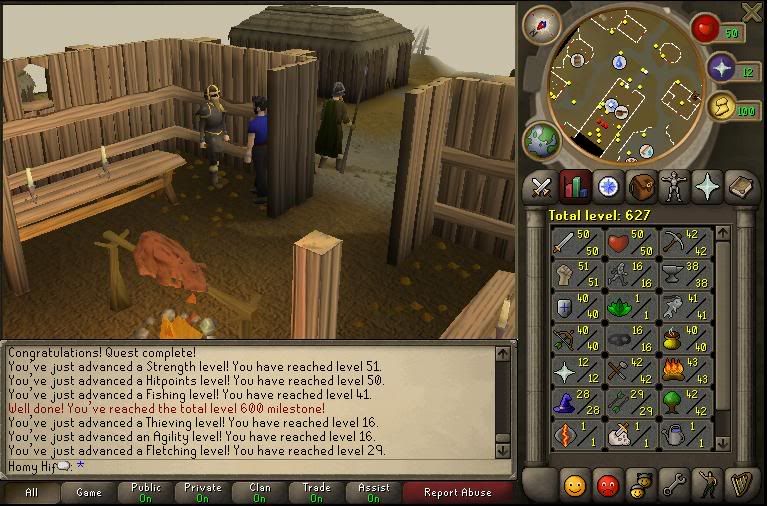This screenshot has width=768, height=506.
Task: Click the Report Abuse button
Action: (457, 492)
